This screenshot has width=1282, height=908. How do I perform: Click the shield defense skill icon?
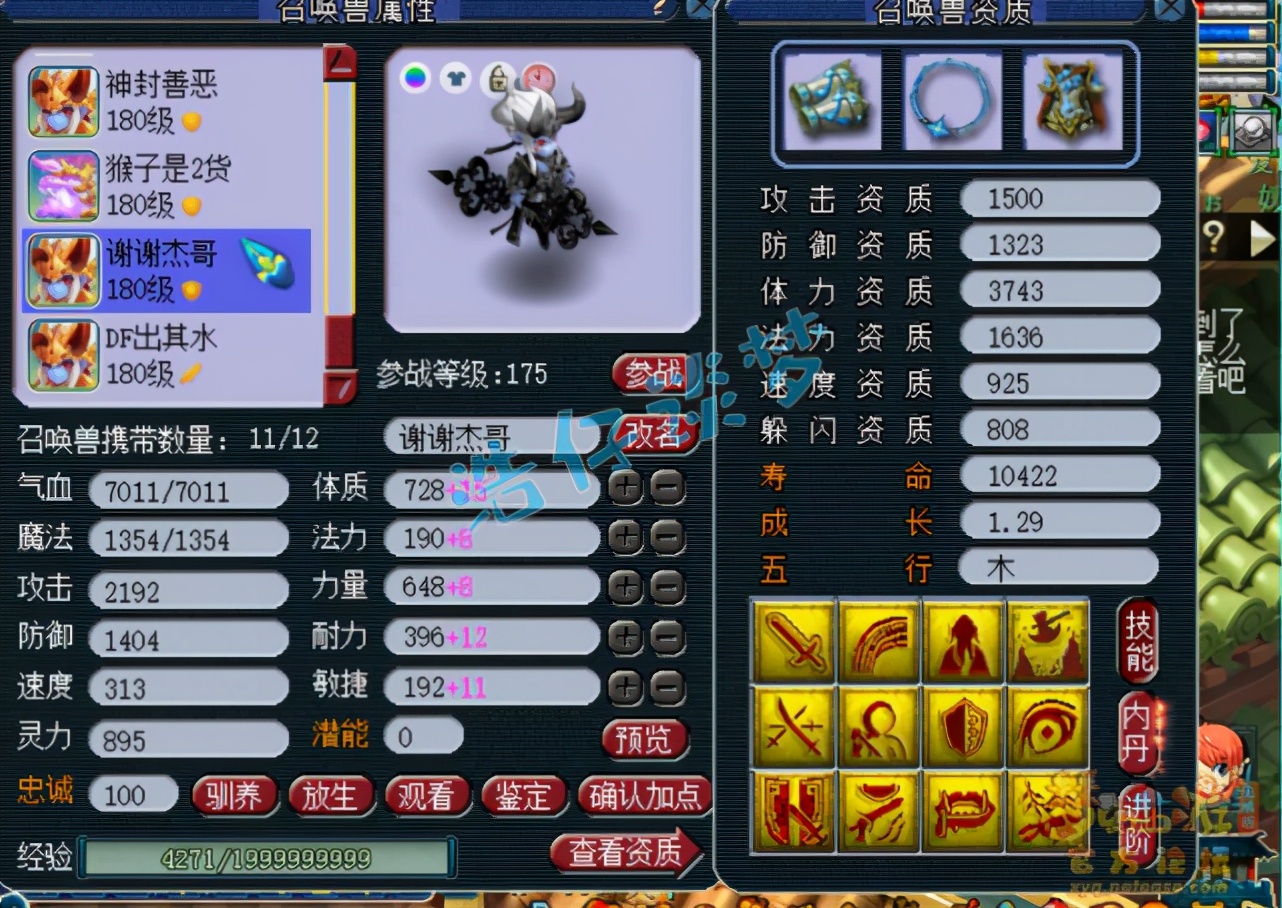pyautogui.click(x=963, y=725)
